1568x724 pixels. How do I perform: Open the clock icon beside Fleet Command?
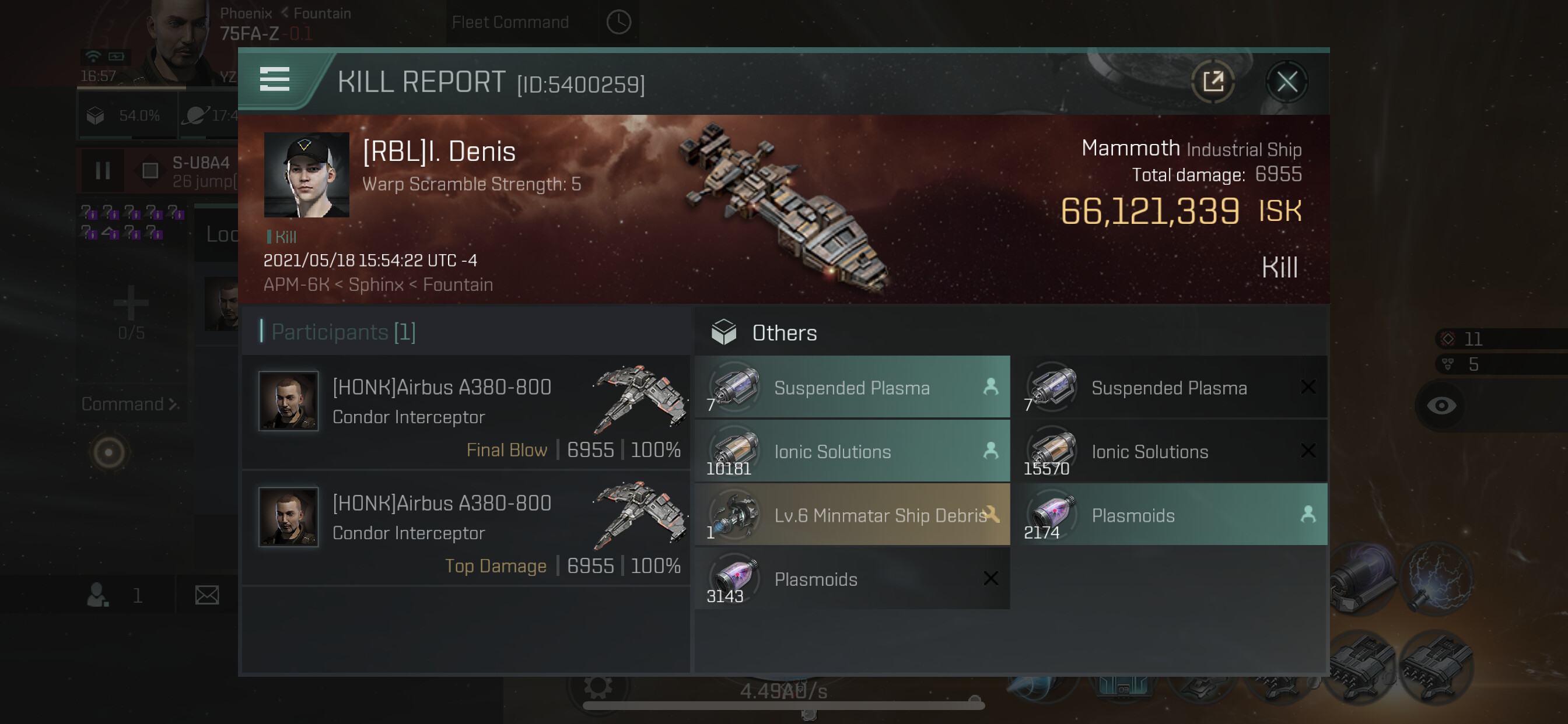[618, 23]
